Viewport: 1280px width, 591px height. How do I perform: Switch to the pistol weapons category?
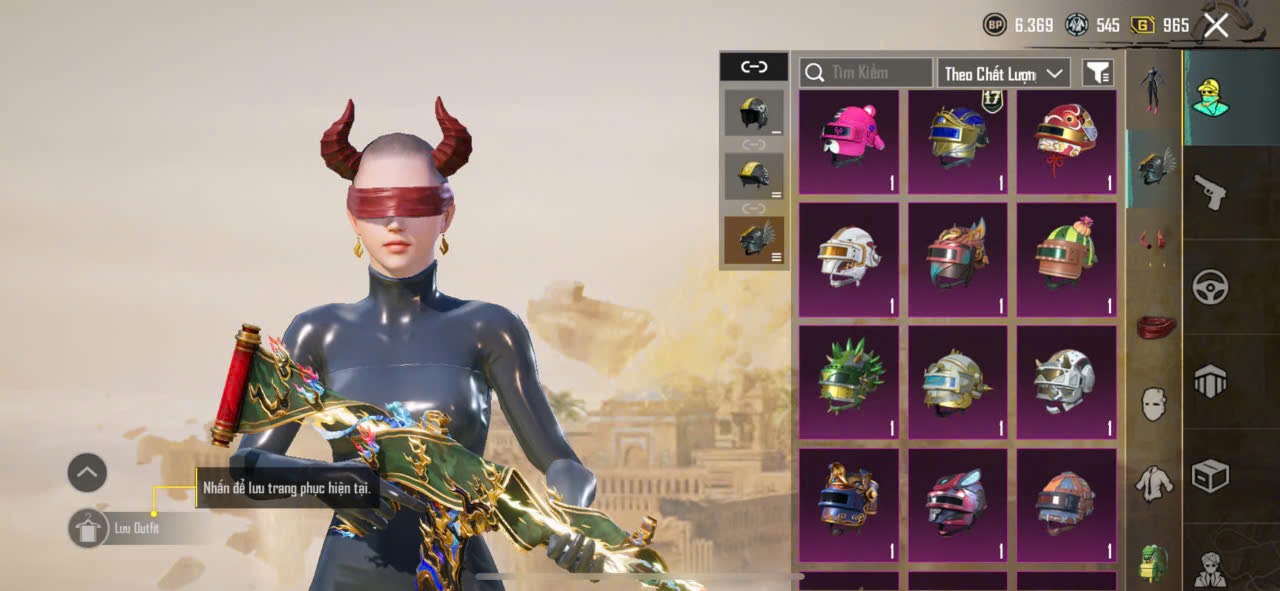click(1210, 192)
